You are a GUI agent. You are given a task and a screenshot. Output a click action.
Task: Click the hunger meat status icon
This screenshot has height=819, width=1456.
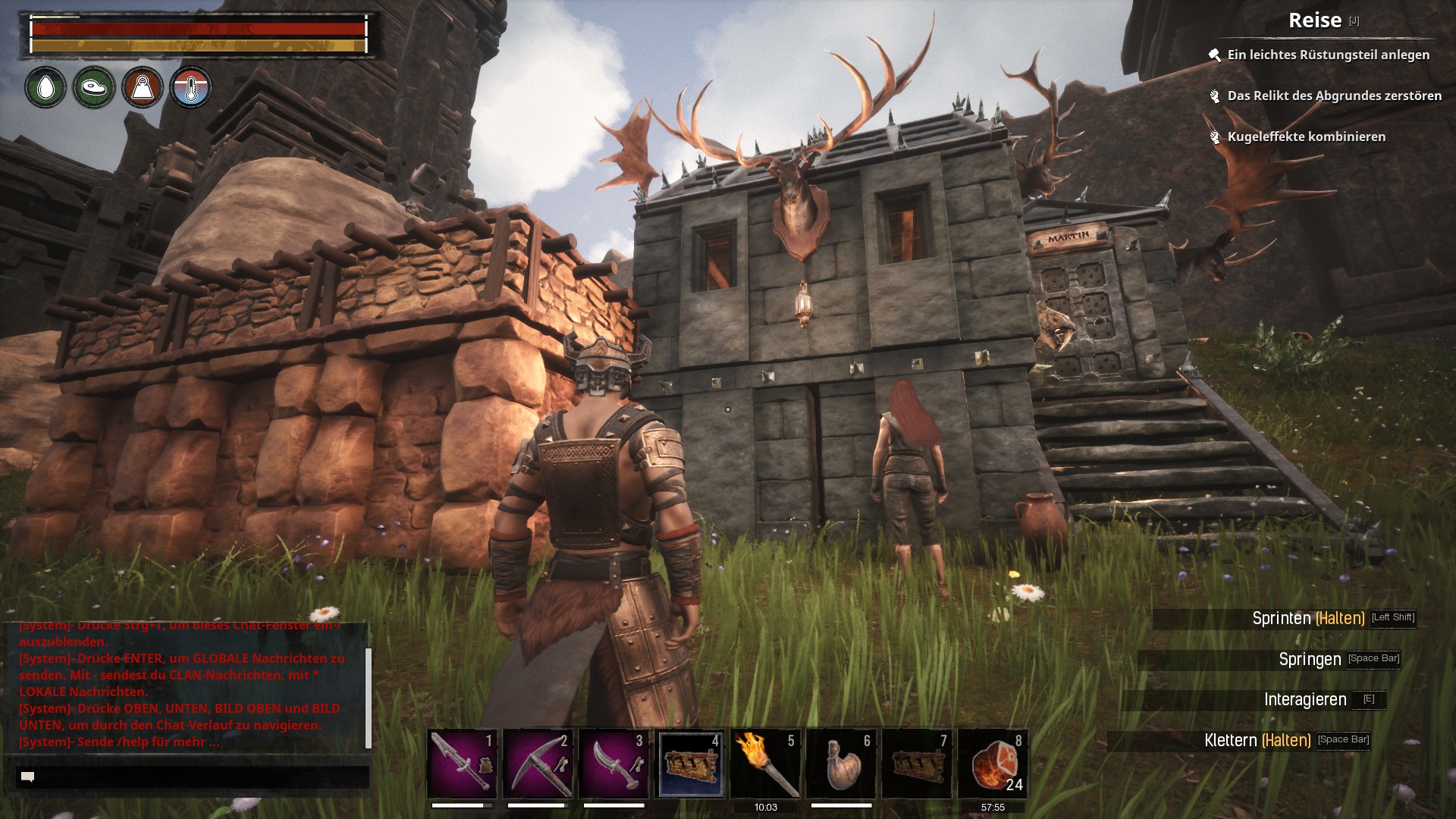[94, 88]
